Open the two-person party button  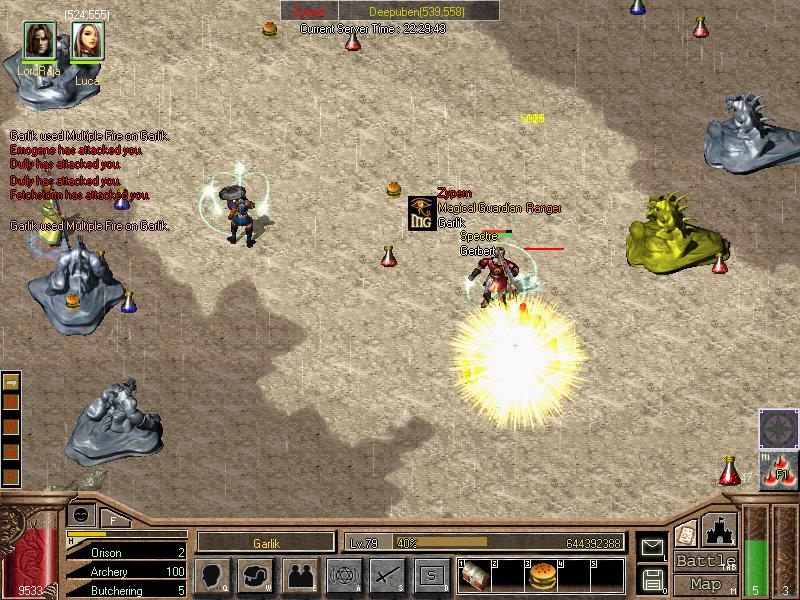click(299, 575)
